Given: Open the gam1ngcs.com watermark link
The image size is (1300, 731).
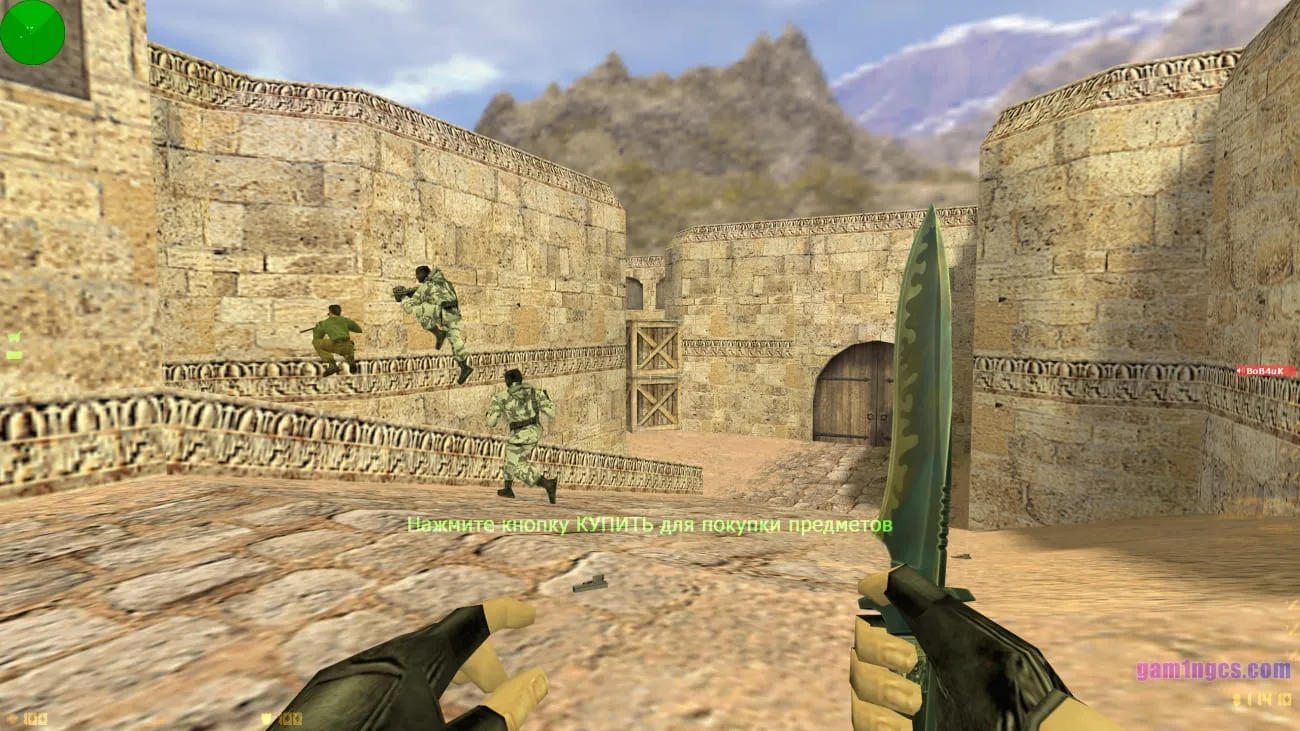Looking at the screenshot, I should 1212,670.
